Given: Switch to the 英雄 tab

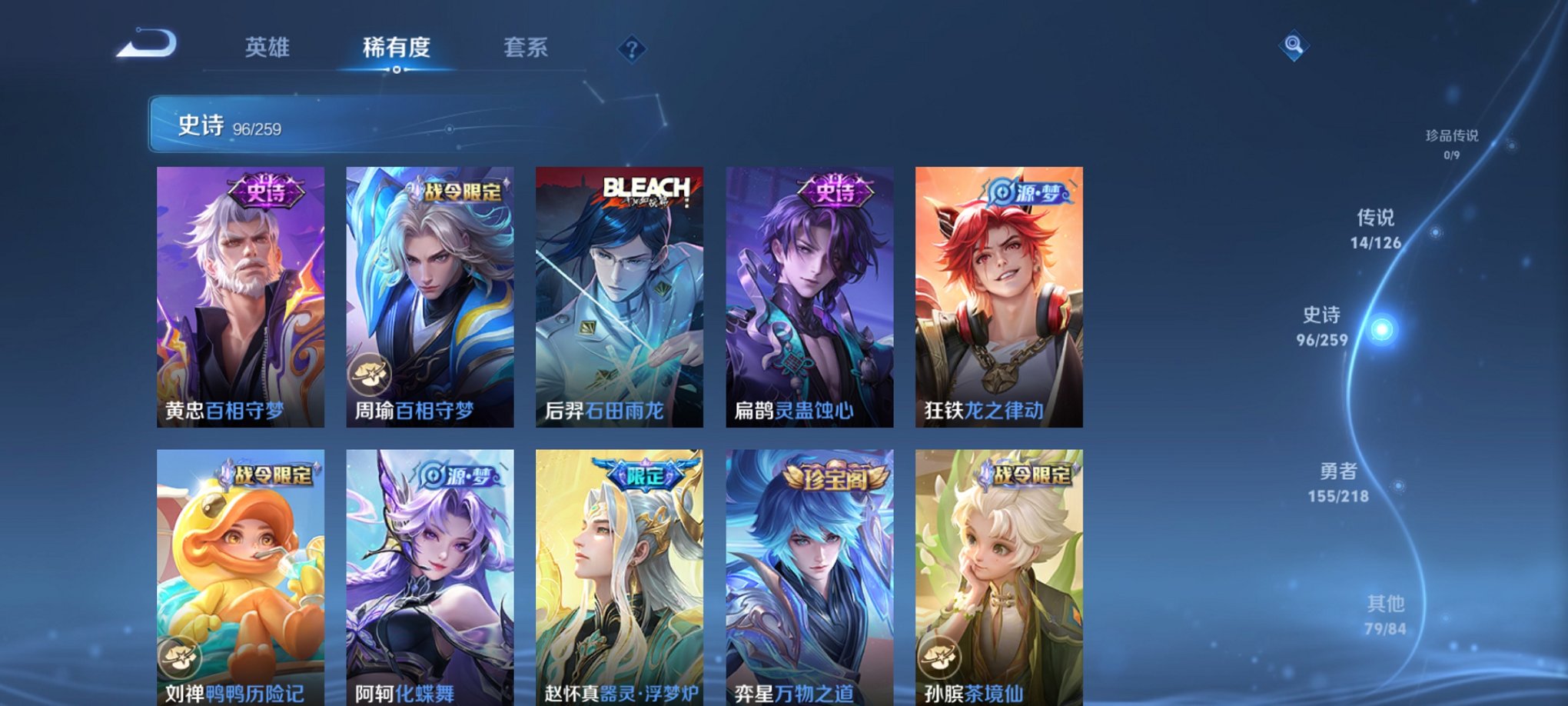Looking at the screenshot, I should [267, 48].
